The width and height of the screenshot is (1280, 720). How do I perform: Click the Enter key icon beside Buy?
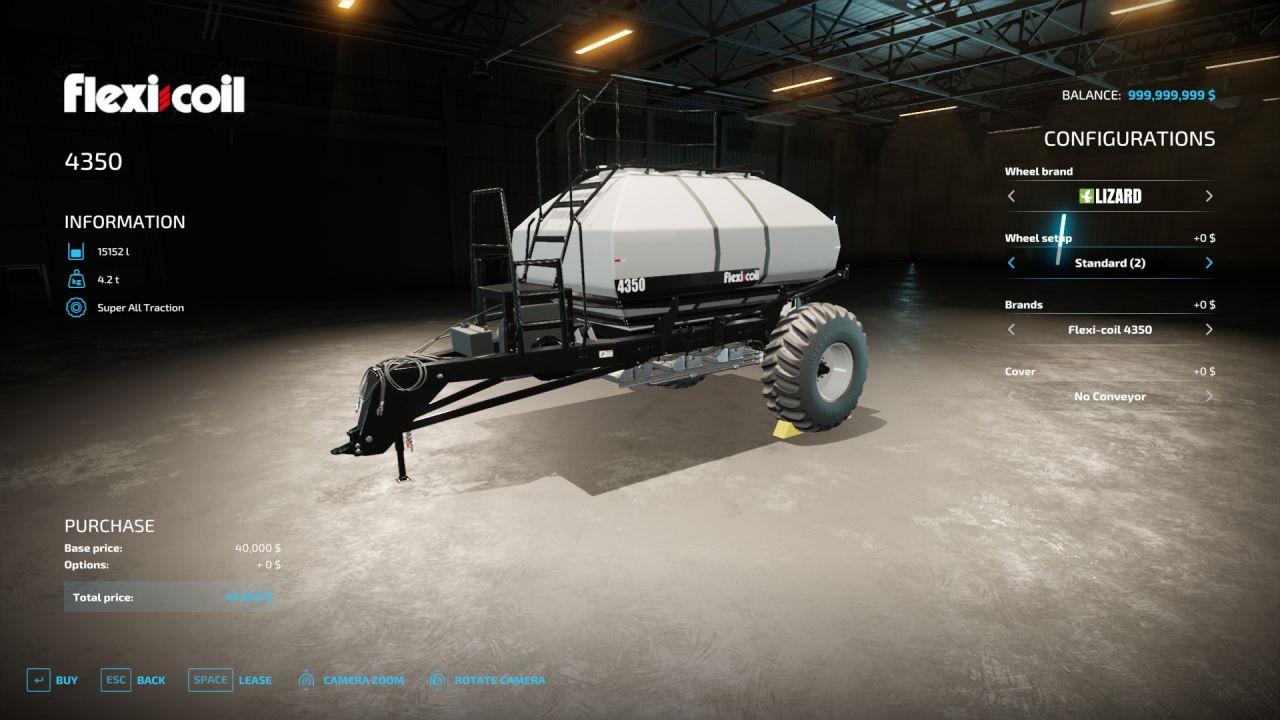coord(37,680)
